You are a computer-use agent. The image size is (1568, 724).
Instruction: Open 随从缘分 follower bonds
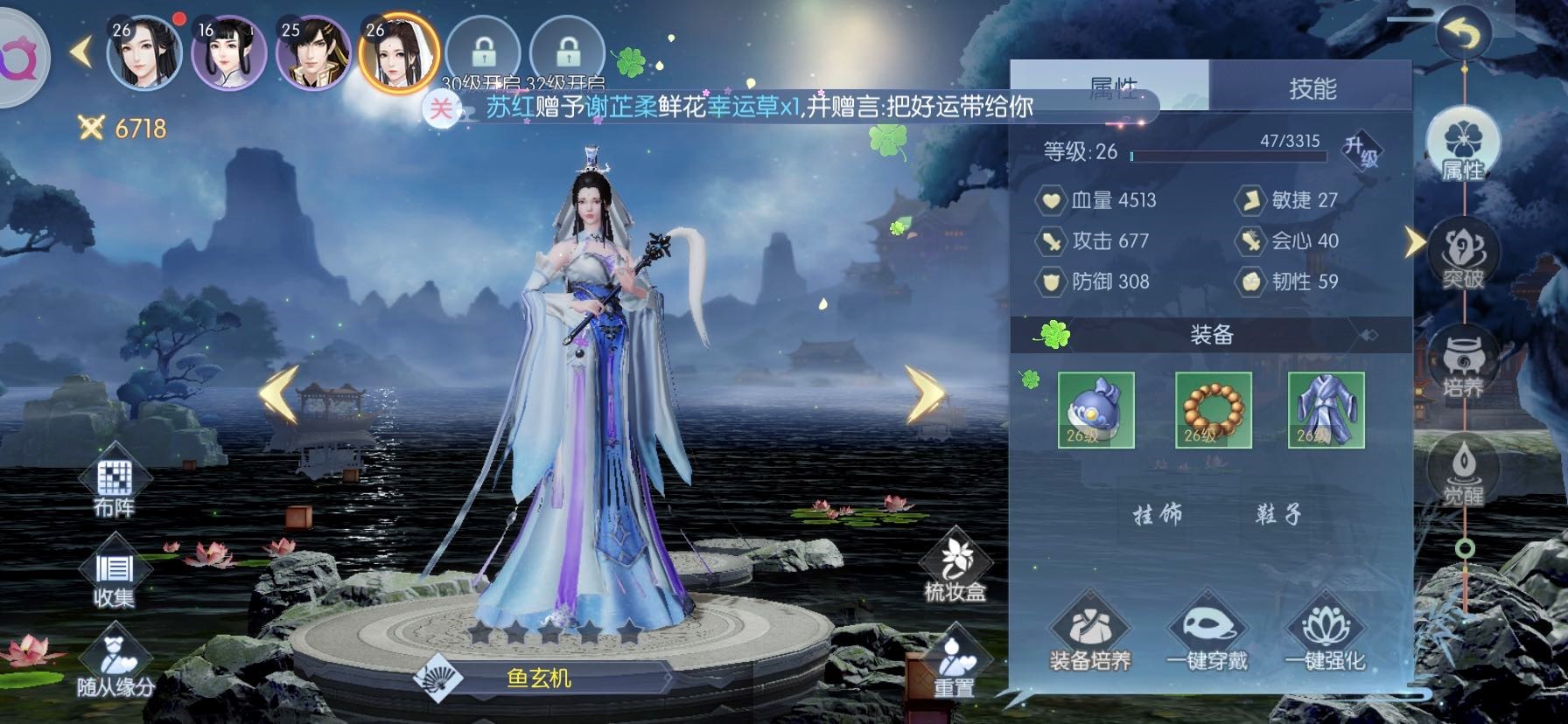(115, 665)
